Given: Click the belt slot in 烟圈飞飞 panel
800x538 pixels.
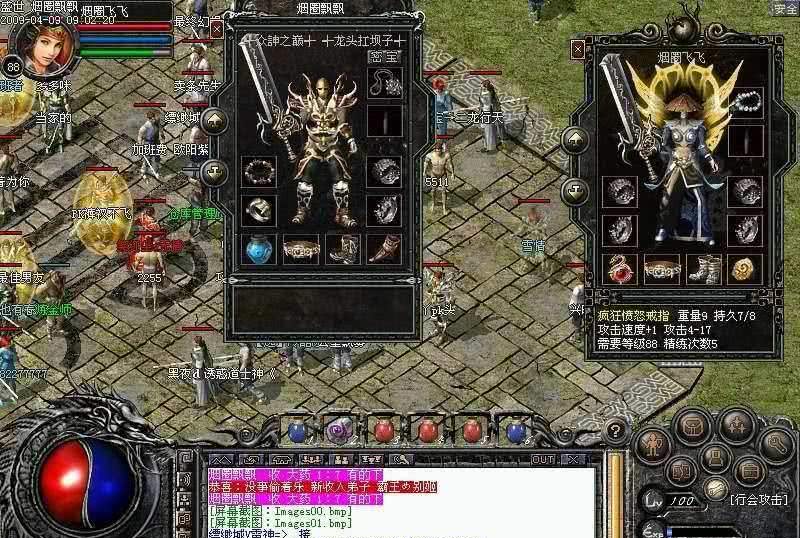Looking at the screenshot, I should (661, 267).
